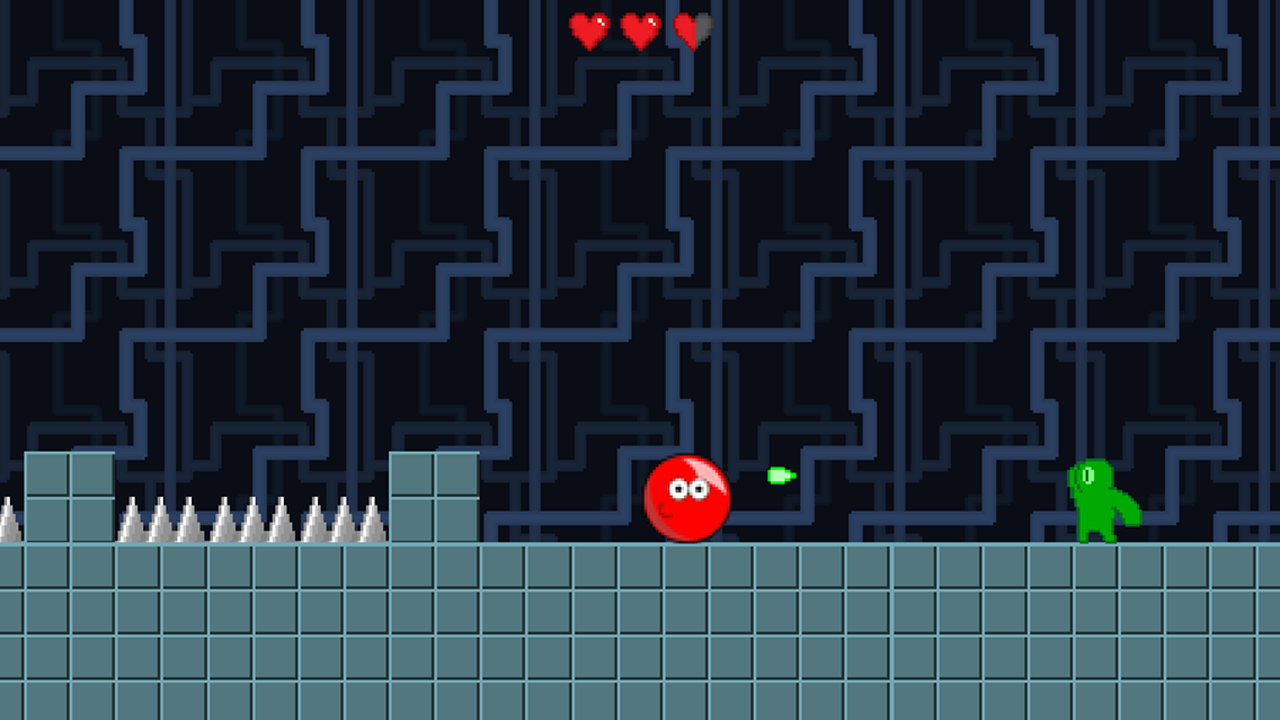The width and height of the screenshot is (1280, 720).
Task: Click the green projectile in midair
Action: coord(778,474)
